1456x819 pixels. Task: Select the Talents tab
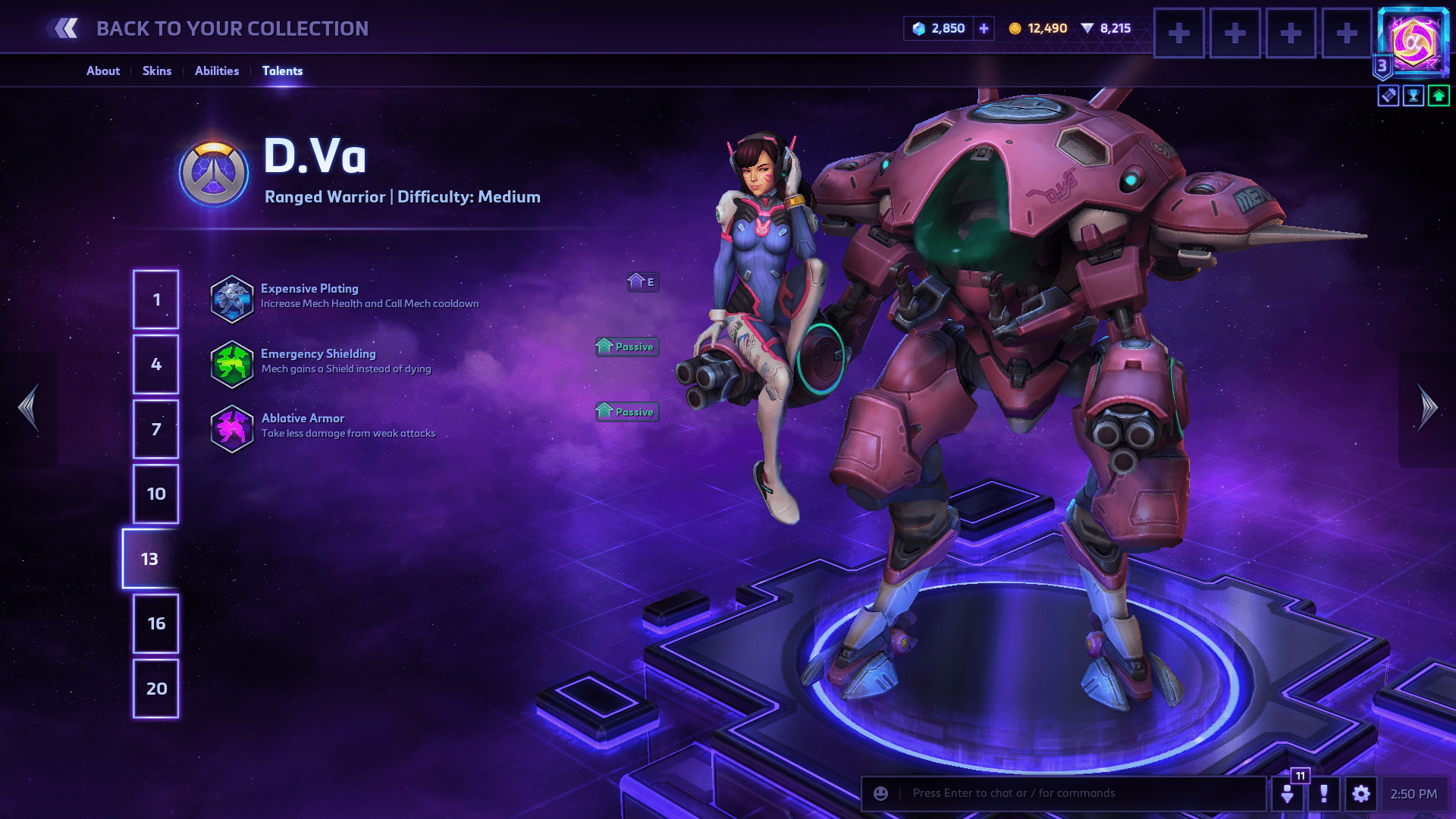pyautogui.click(x=282, y=71)
